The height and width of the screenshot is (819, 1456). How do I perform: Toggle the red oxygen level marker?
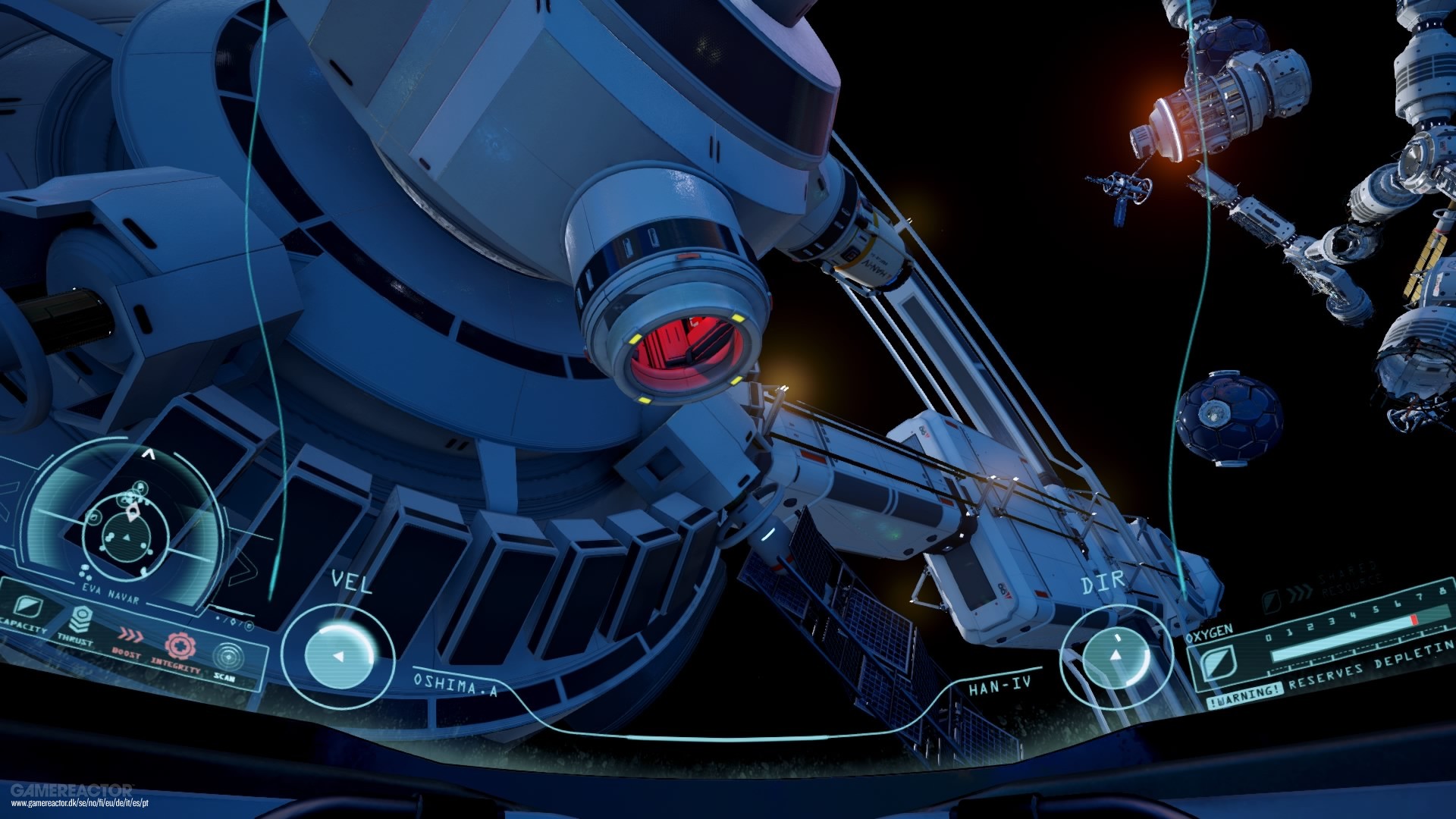1414,620
